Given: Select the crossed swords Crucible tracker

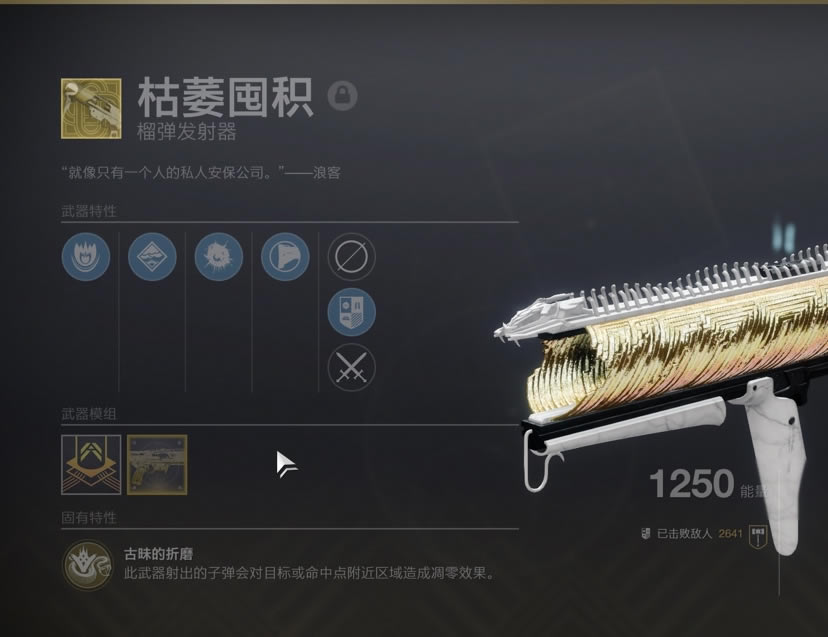Looking at the screenshot, I should [351, 367].
